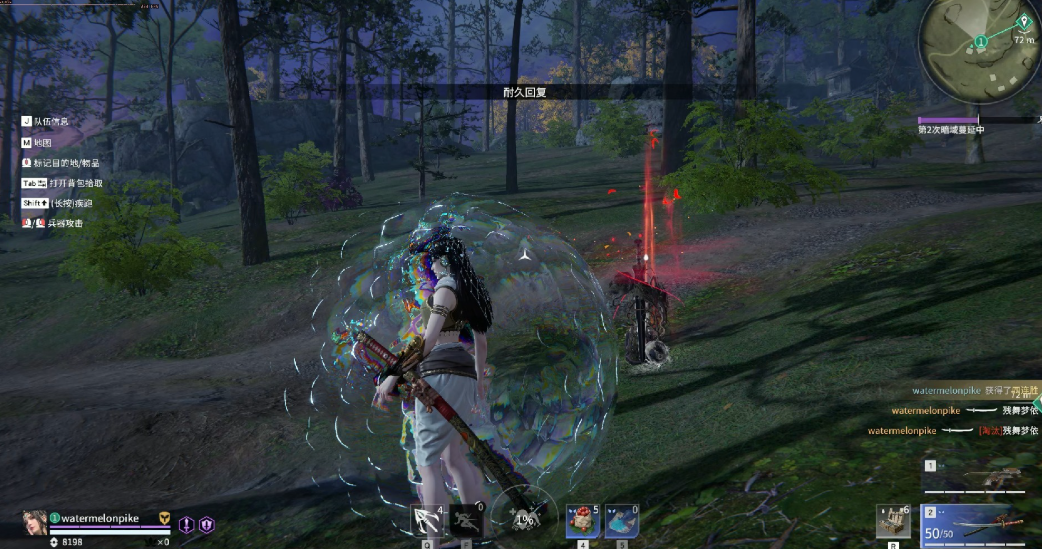1042x549 pixels.
Task: Click the 耐久回复 notification banner
Action: pos(524,91)
